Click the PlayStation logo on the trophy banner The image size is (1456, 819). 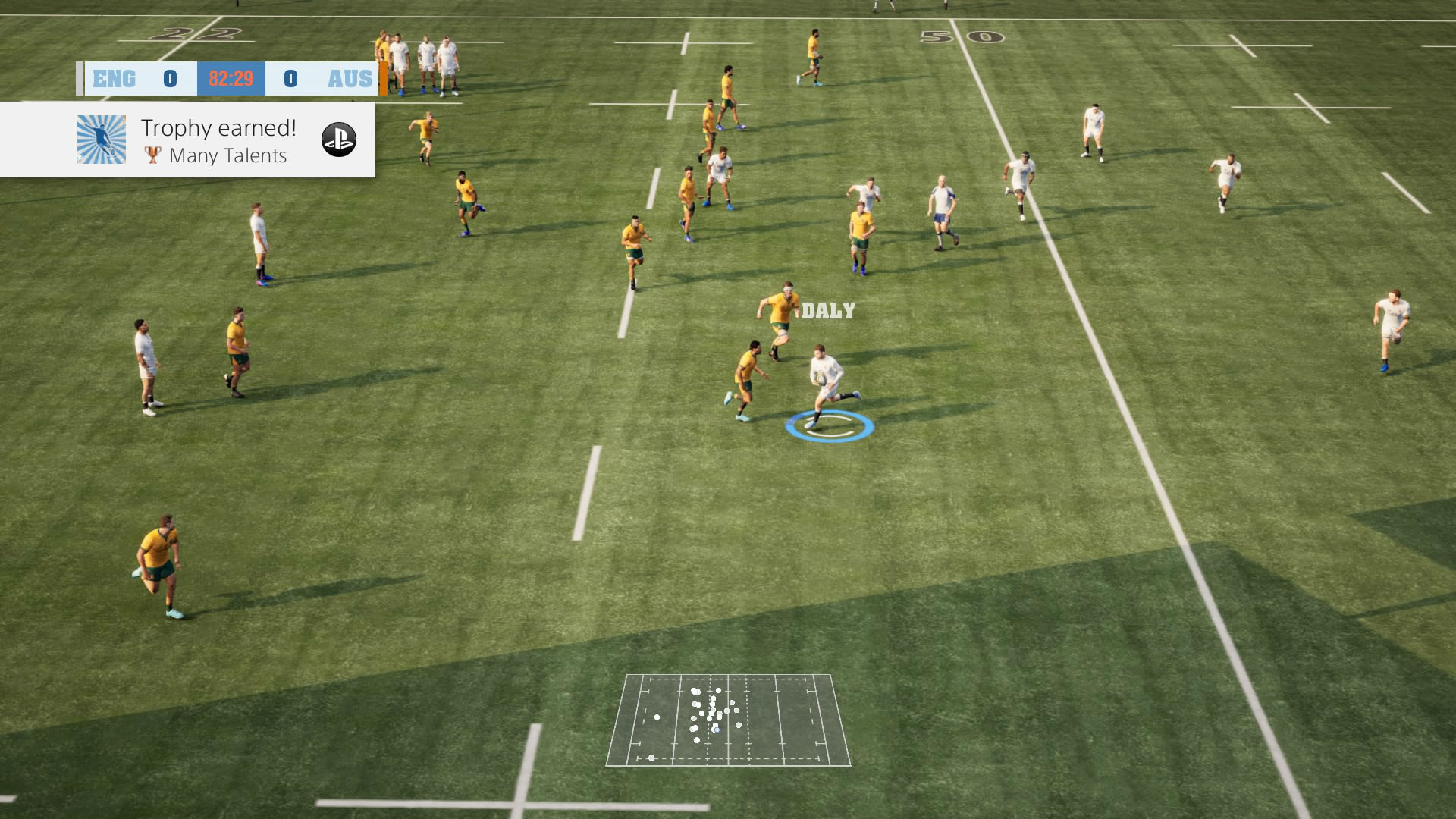pos(338,140)
